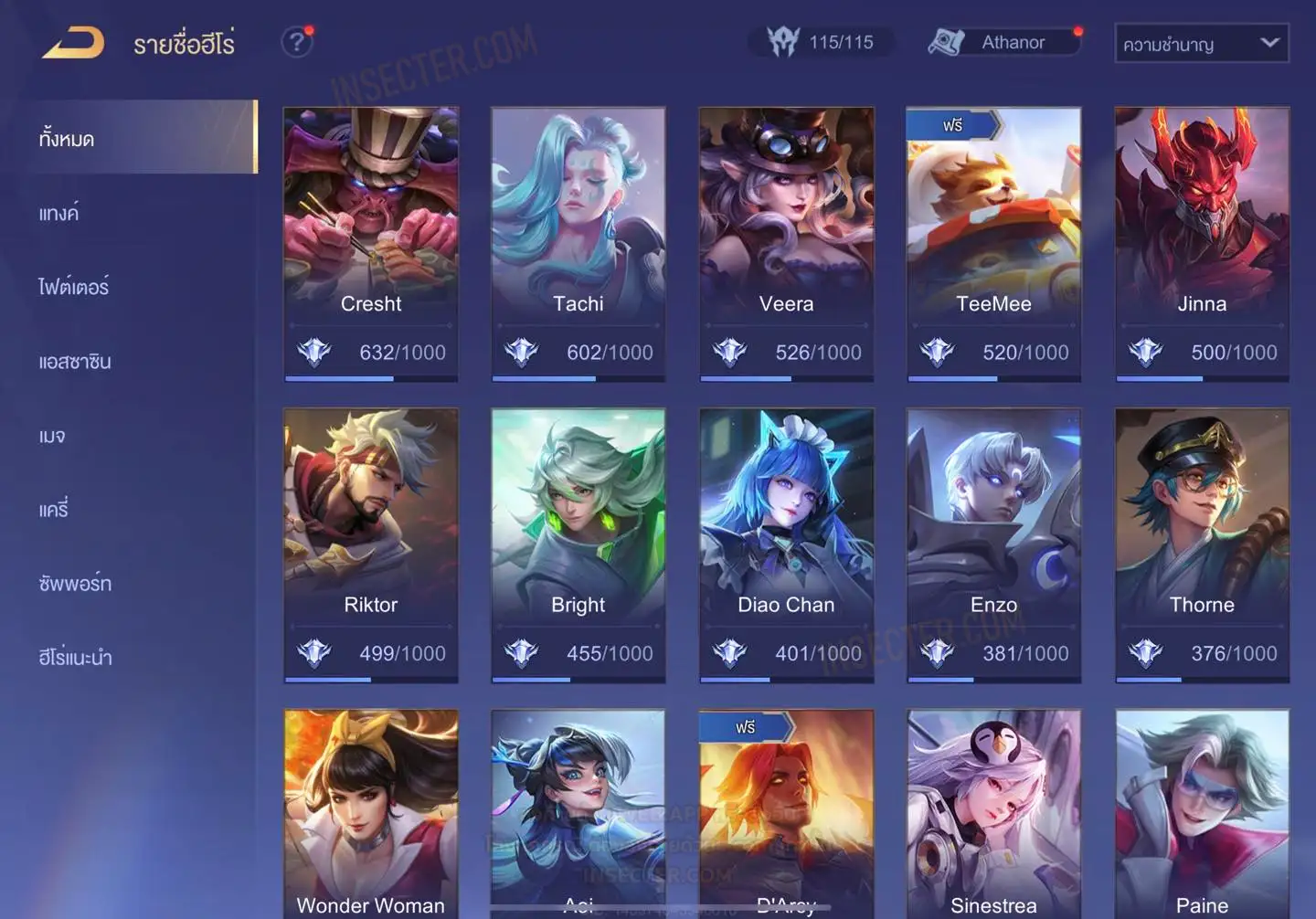Expand the ความชำนาญ sort dropdown
The height and width of the screenshot is (919, 1316).
pyautogui.click(x=1201, y=44)
